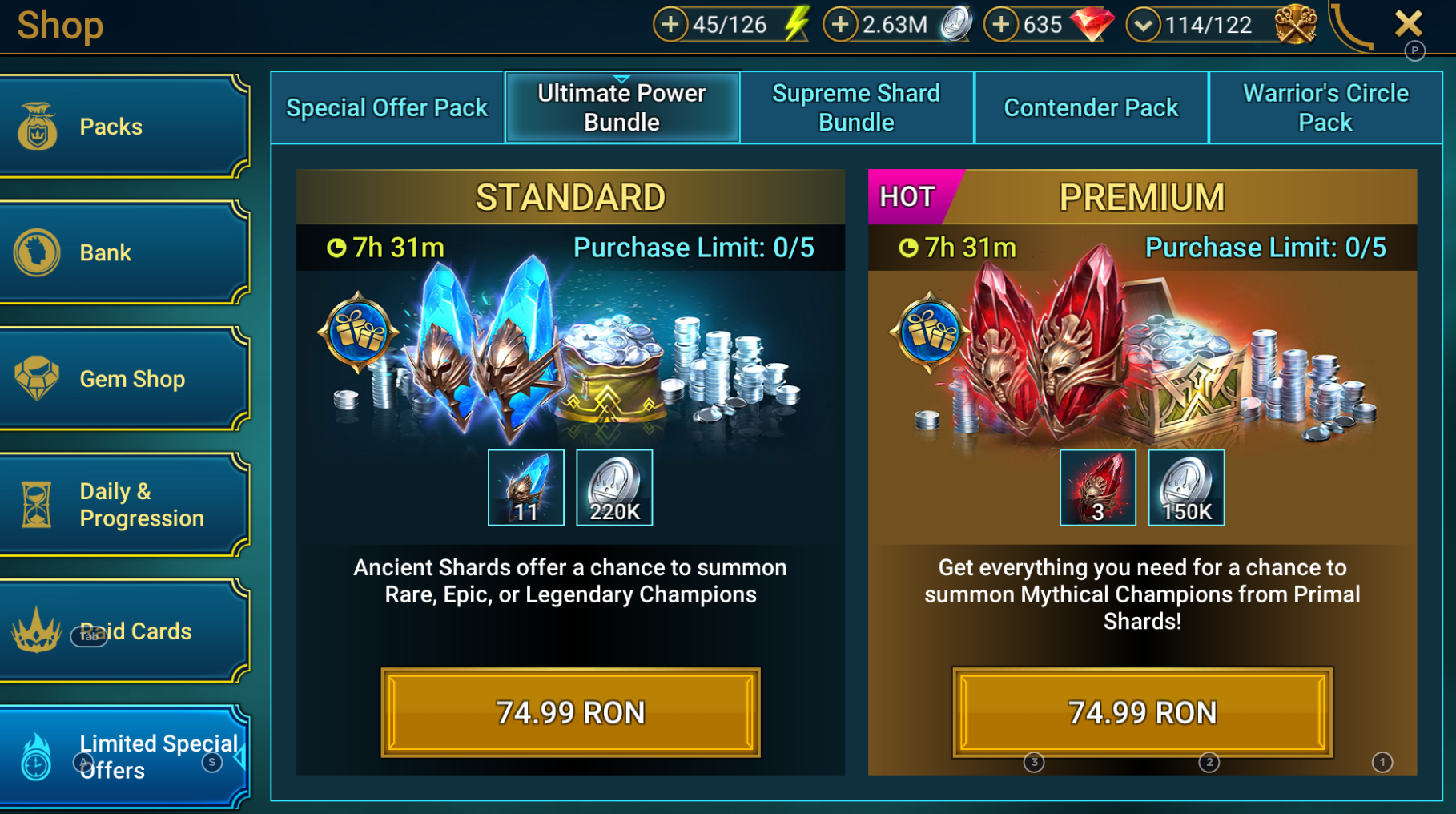Open the Contender Pack tab
The image size is (1456, 814).
pos(1091,107)
